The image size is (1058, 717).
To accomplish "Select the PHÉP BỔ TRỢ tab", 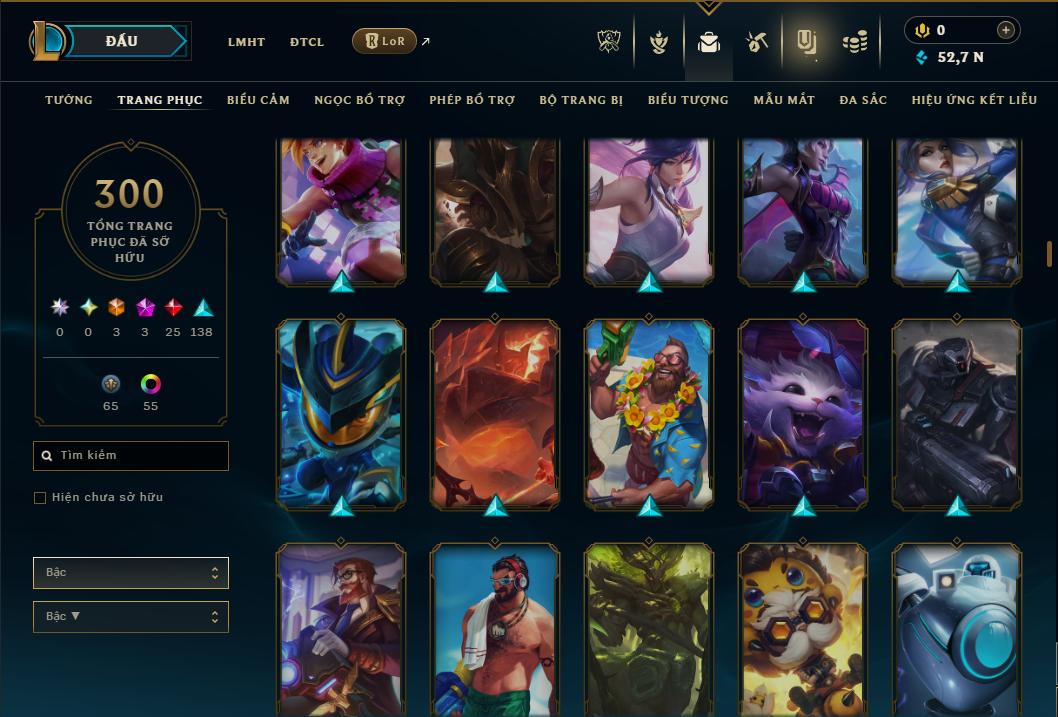I will 472,100.
